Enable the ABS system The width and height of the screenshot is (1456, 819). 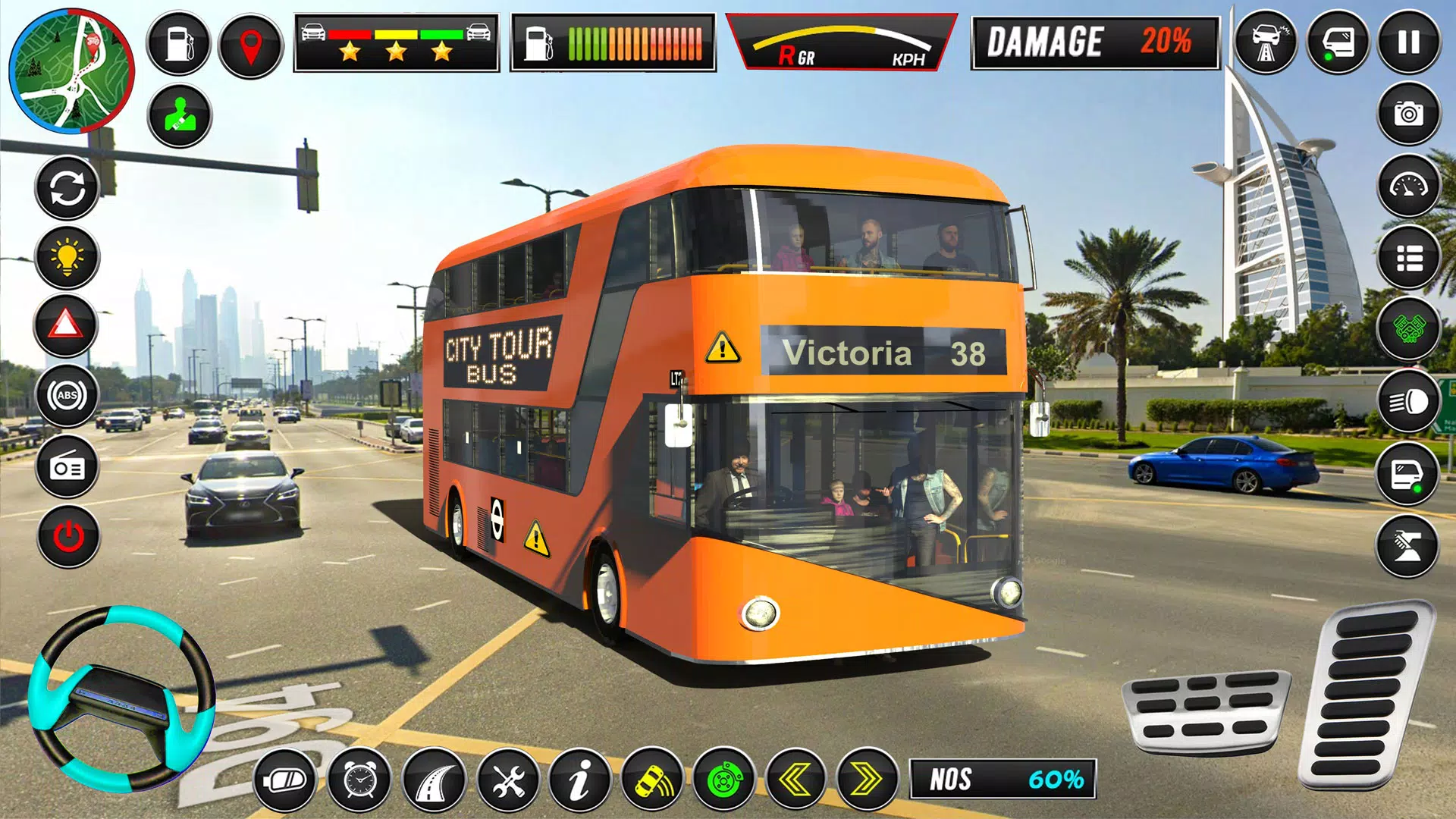(67, 394)
